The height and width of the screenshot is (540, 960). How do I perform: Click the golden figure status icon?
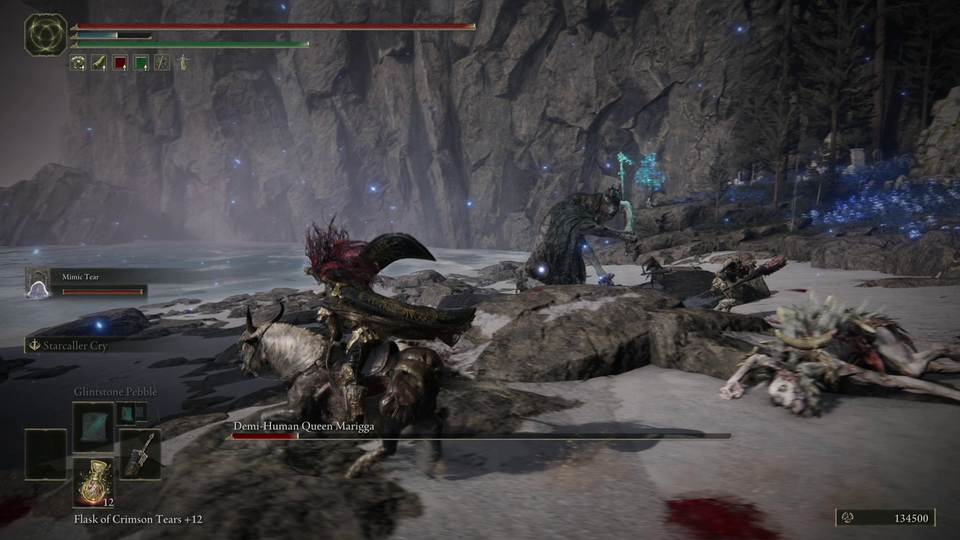point(183,63)
